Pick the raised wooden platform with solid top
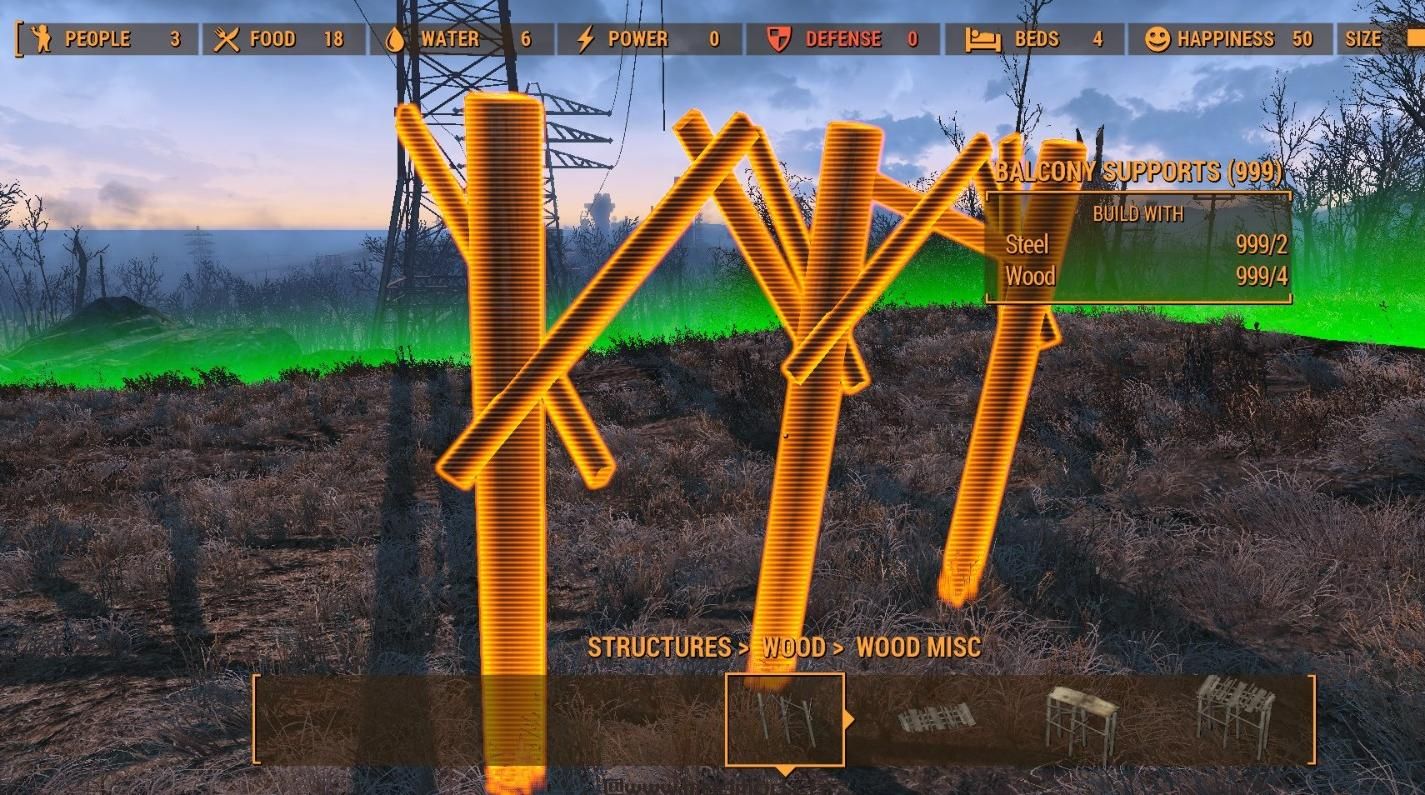The height and width of the screenshot is (795, 1425). [x=1081, y=719]
